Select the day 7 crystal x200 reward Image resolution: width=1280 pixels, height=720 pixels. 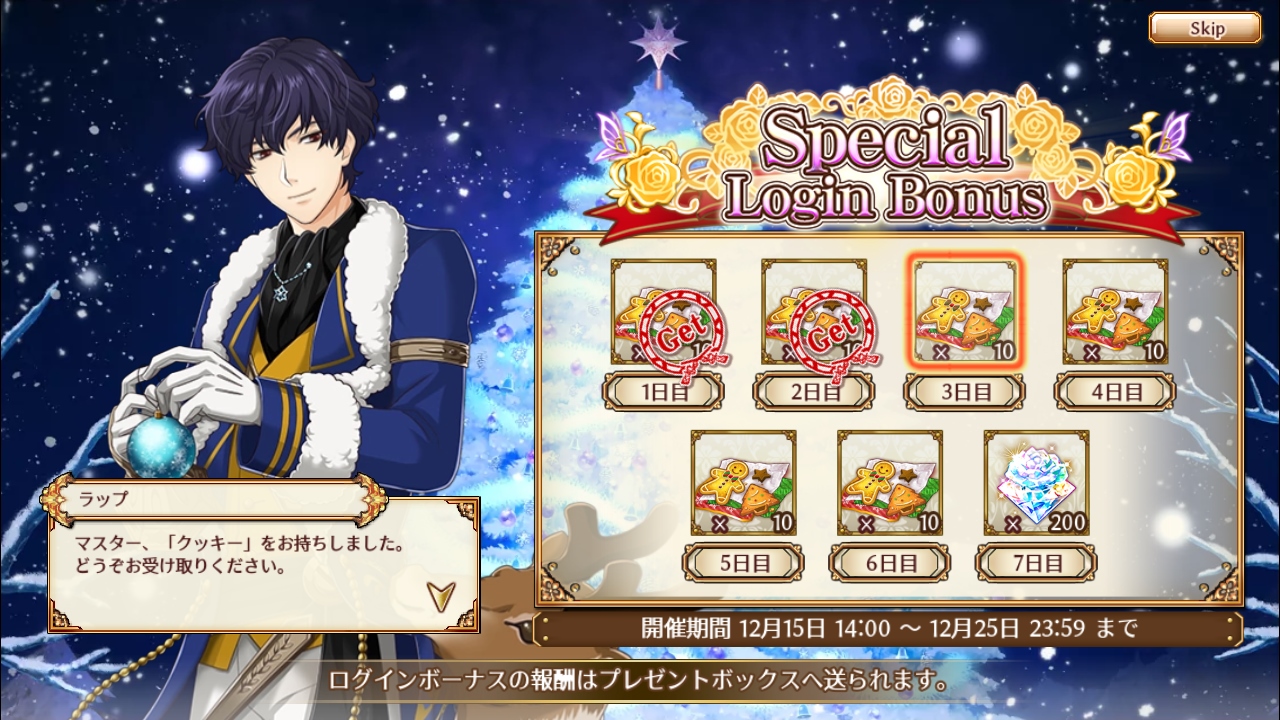pyautogui.click(x=1036, y=483)
